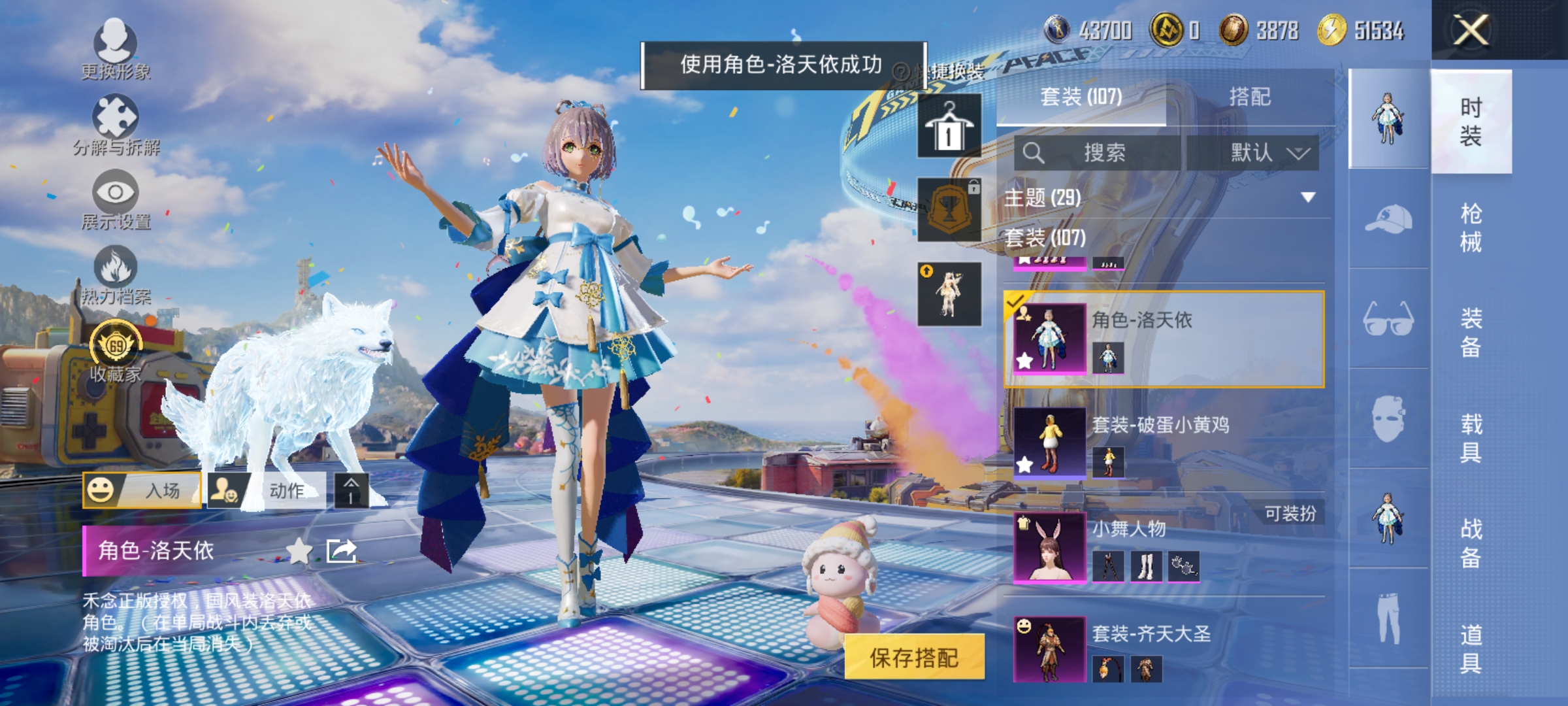Open the 默认 sort order dropdown
The width and height of the screenshot is (1568, 706).
(x=1261, y=151)
